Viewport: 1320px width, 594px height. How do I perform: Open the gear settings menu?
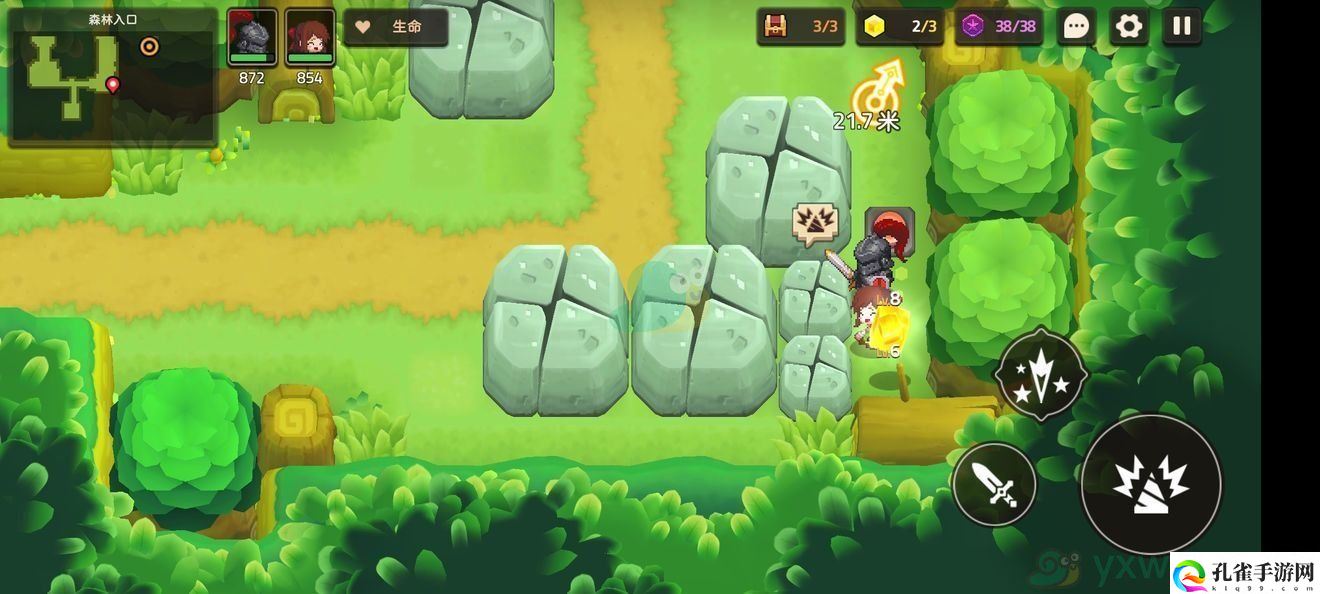[1129, 27]
